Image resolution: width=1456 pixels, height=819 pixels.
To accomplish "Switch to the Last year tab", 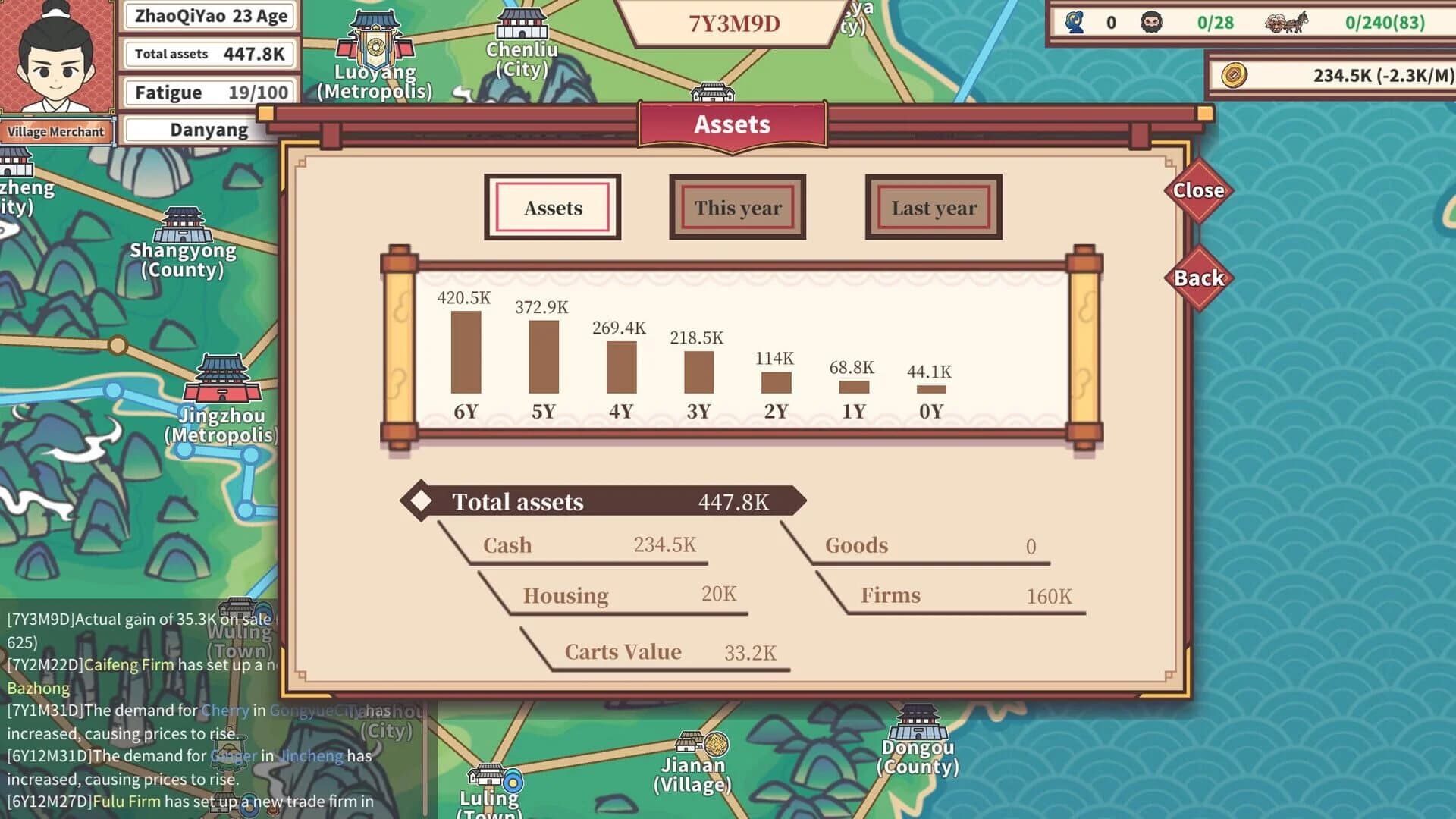I will tap(933, 207).
